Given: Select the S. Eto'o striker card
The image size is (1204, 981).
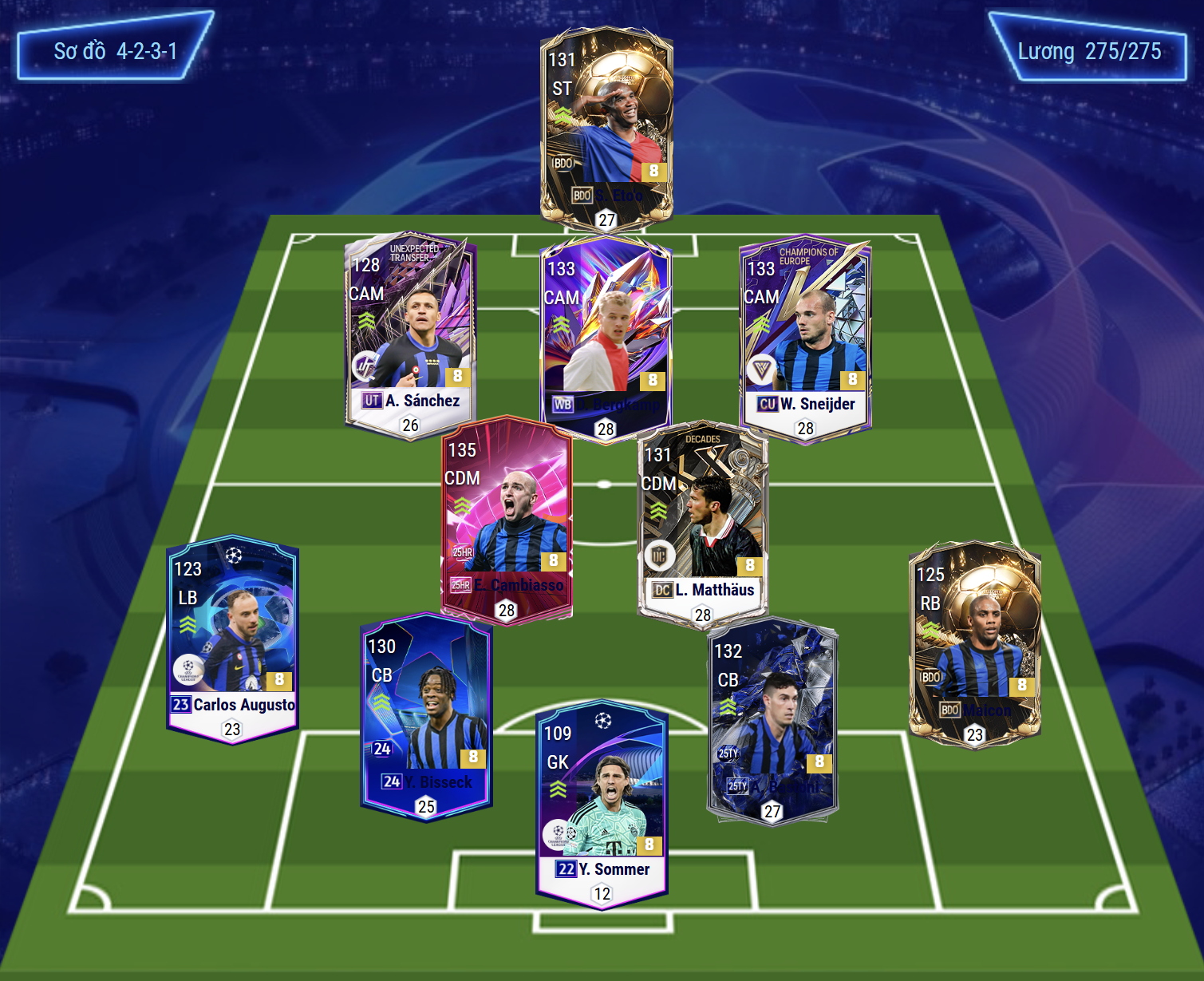Looking at the screenshot, I should 606,128.
